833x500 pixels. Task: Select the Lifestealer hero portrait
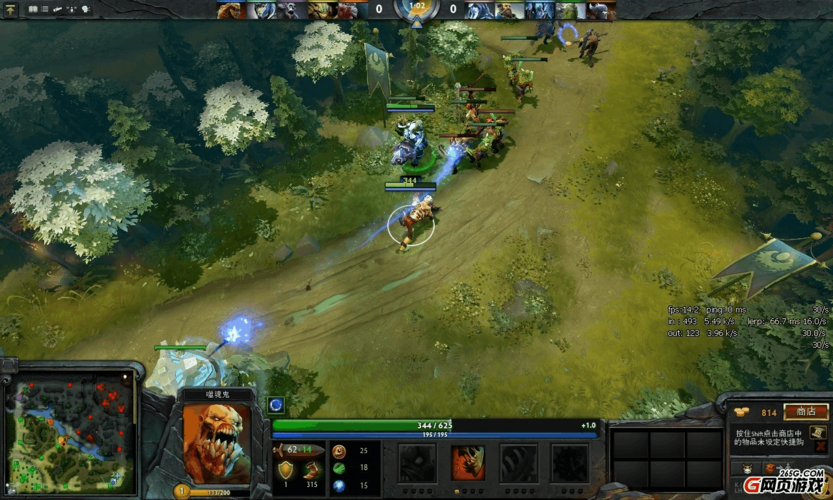[217, 441]
